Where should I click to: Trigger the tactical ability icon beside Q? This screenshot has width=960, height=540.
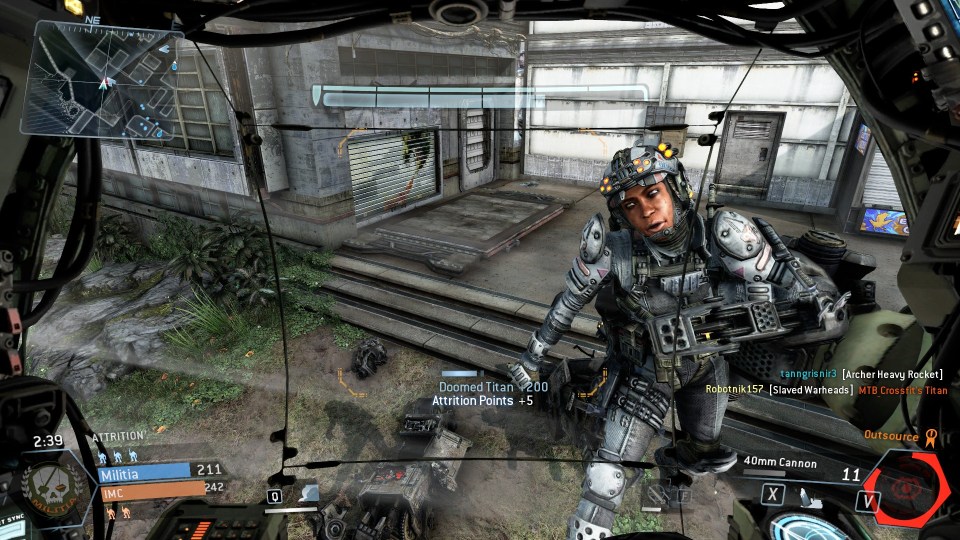point(308,493)
